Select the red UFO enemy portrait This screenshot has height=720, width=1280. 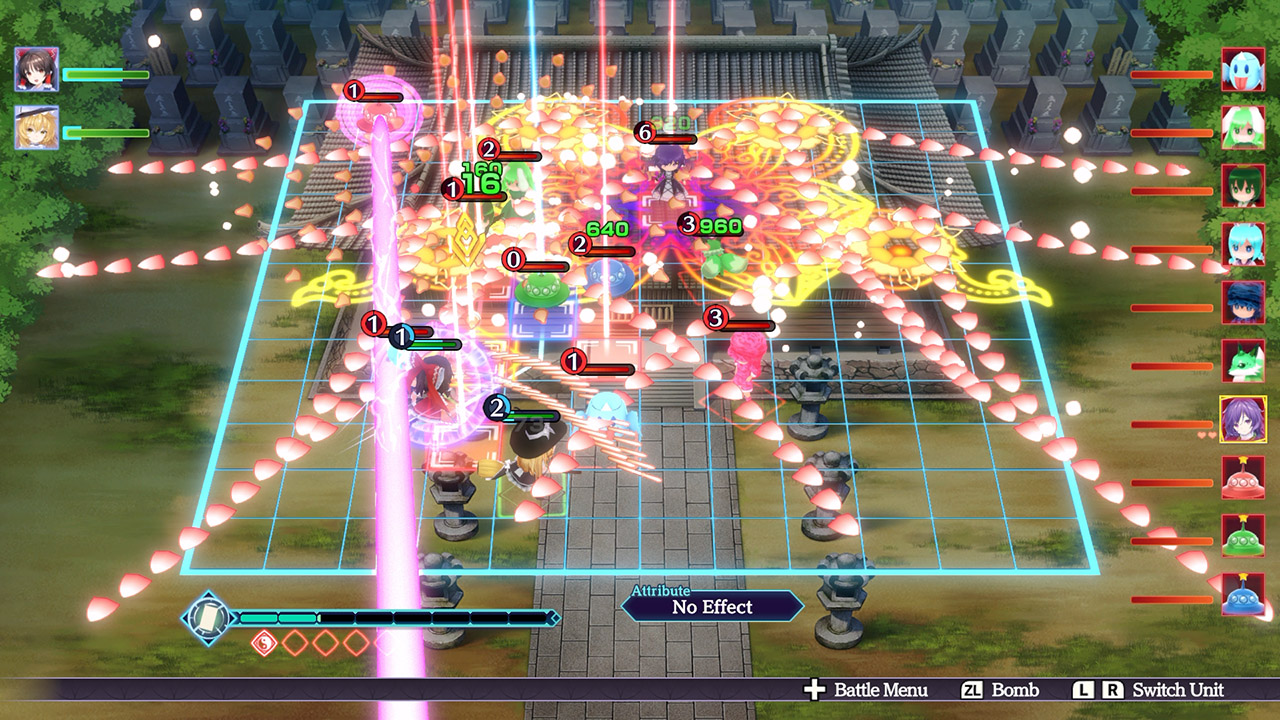[x=1243, y=477]
